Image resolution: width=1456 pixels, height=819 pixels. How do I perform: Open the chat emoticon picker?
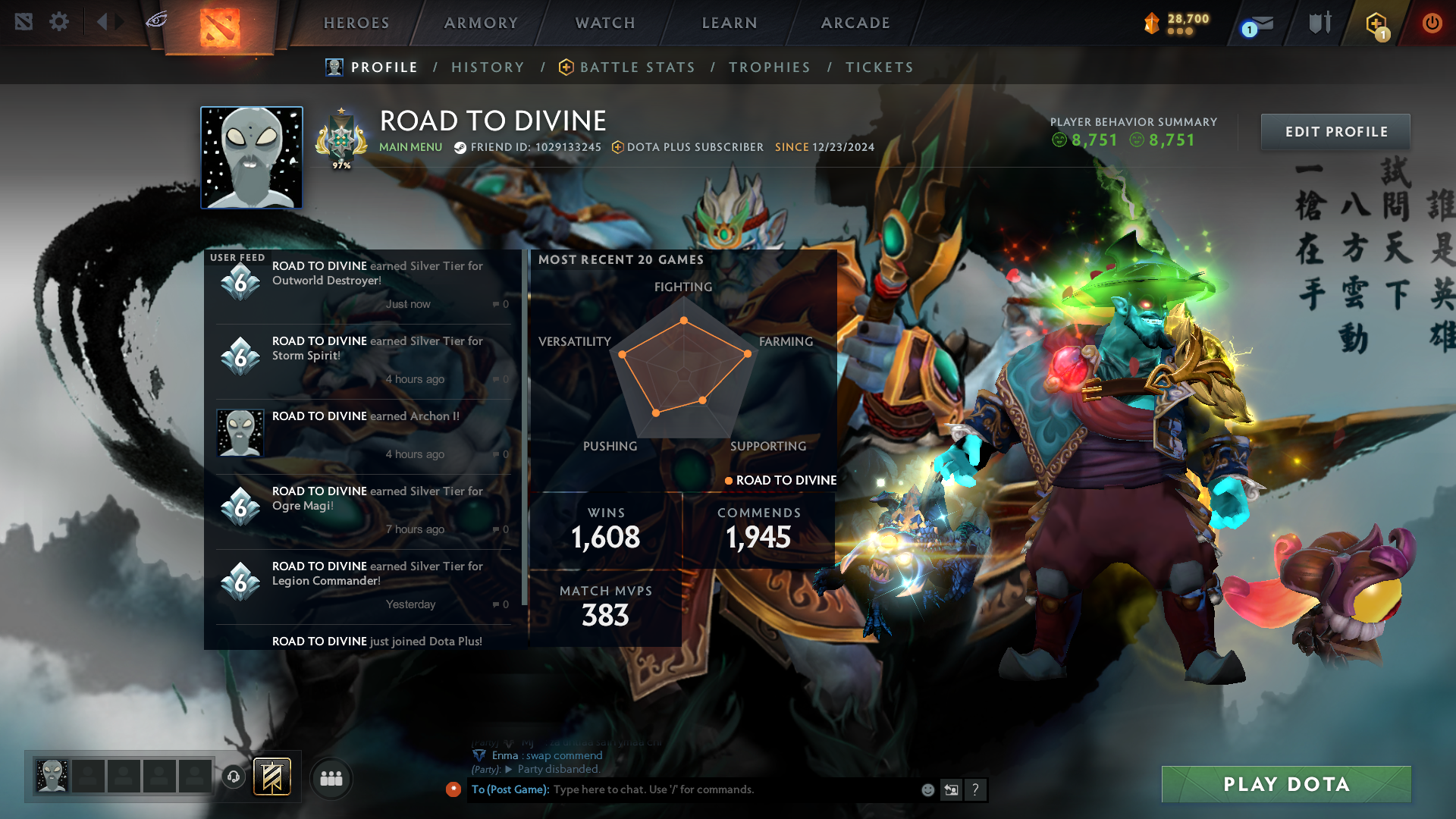[x=927, y=789]
